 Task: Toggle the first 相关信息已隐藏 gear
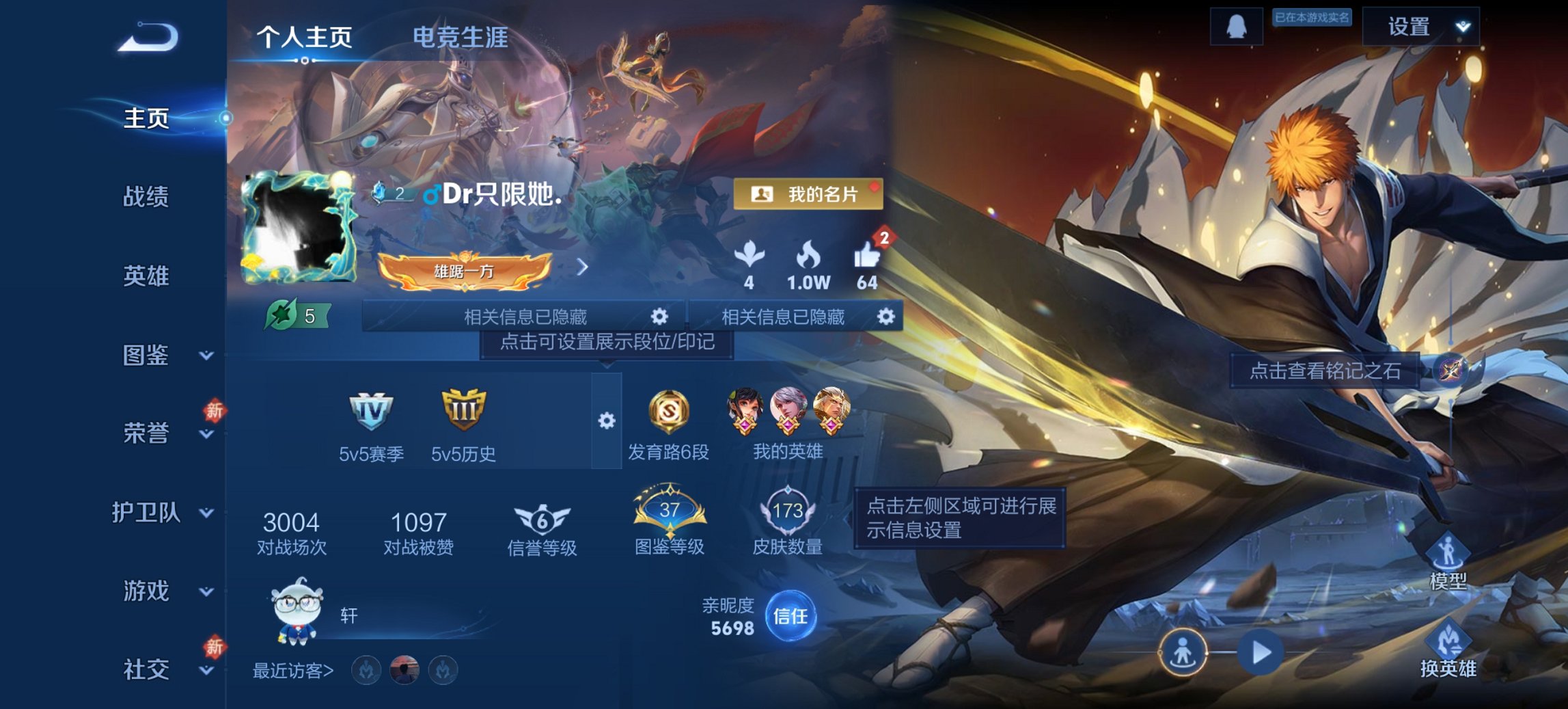click(x=660, y=317)
